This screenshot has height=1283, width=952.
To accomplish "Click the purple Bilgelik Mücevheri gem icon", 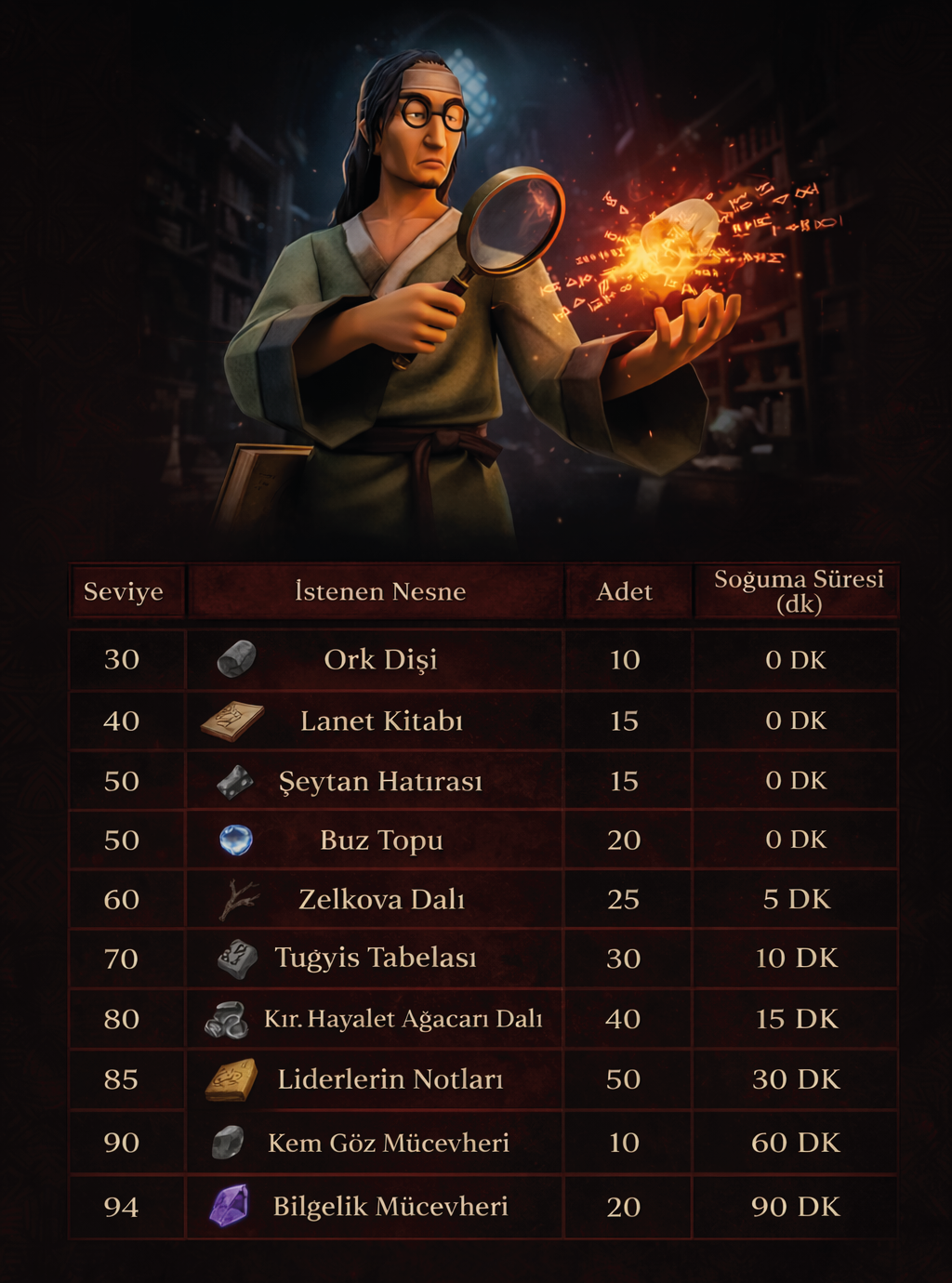I will point(230,1206).
